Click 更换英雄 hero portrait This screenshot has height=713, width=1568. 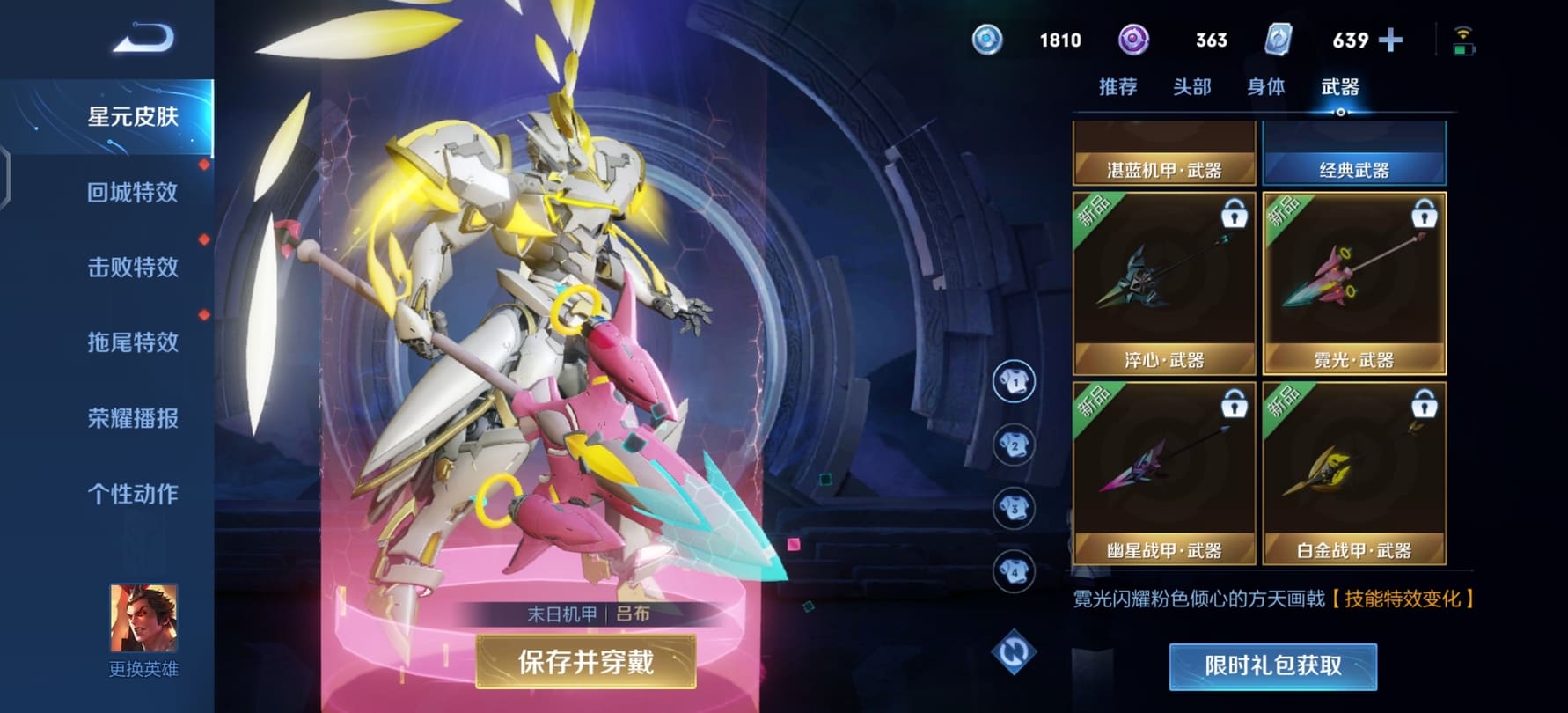(143, 619)
